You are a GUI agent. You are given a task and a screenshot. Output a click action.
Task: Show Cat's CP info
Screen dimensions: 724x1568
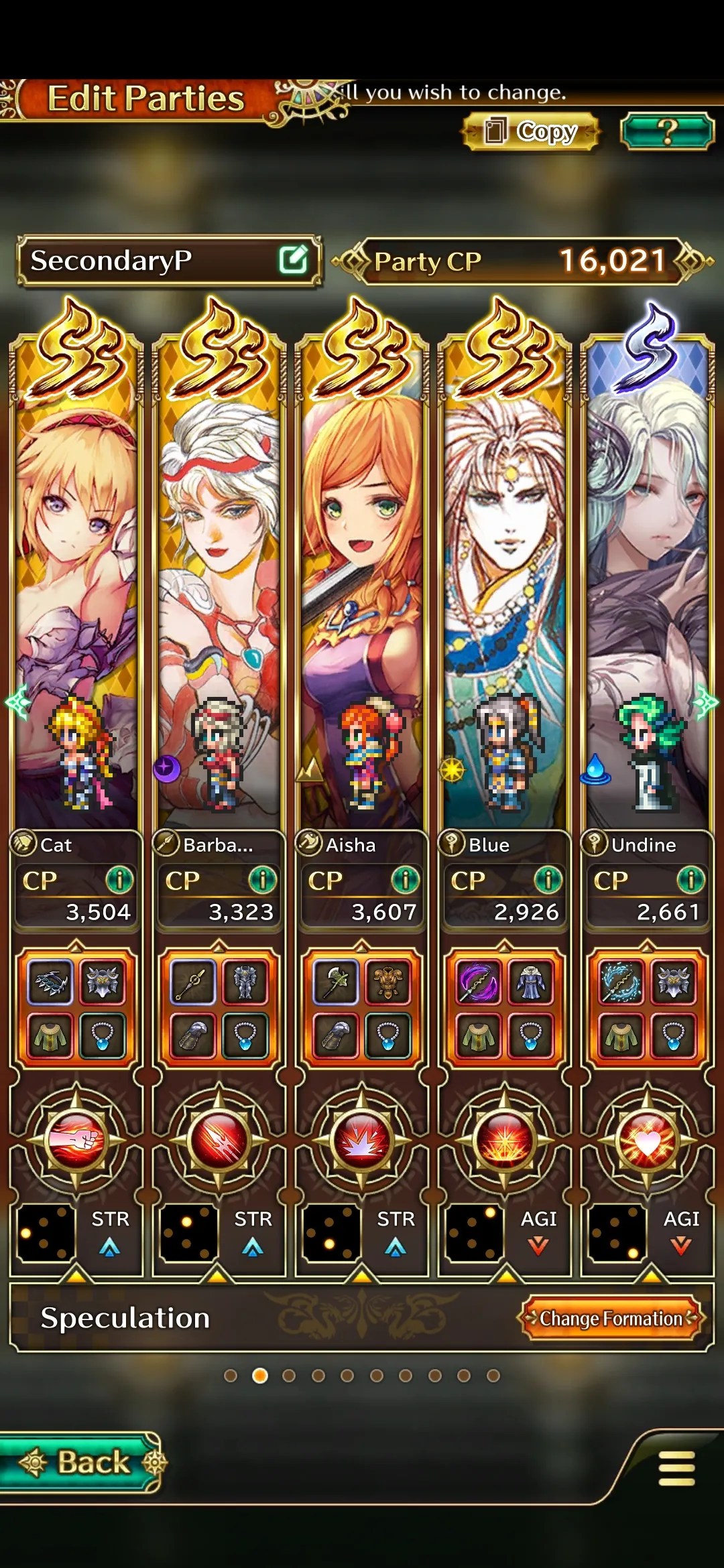pos(119,880)
